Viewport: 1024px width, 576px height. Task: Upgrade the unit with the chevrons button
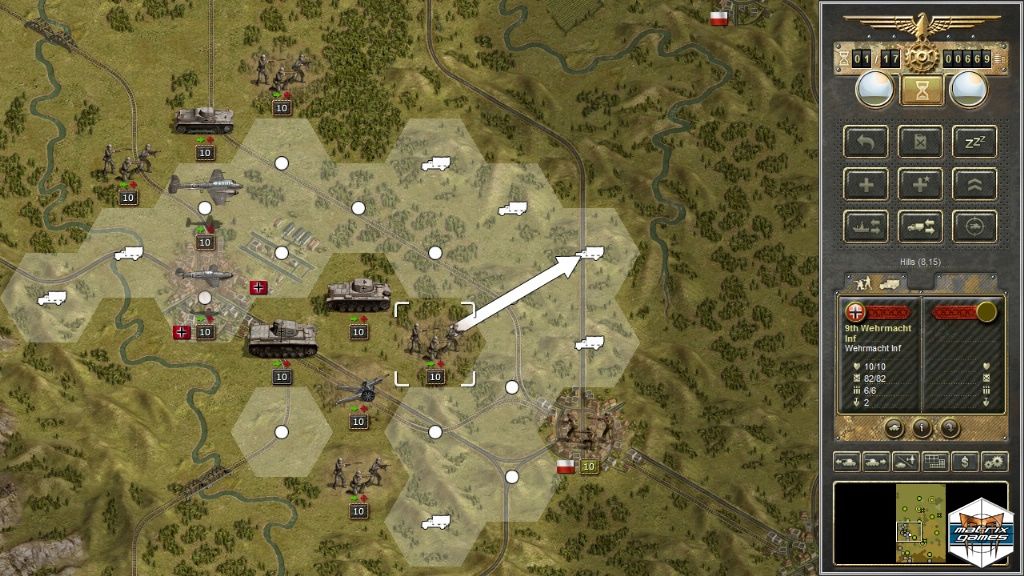pos(974,183)
